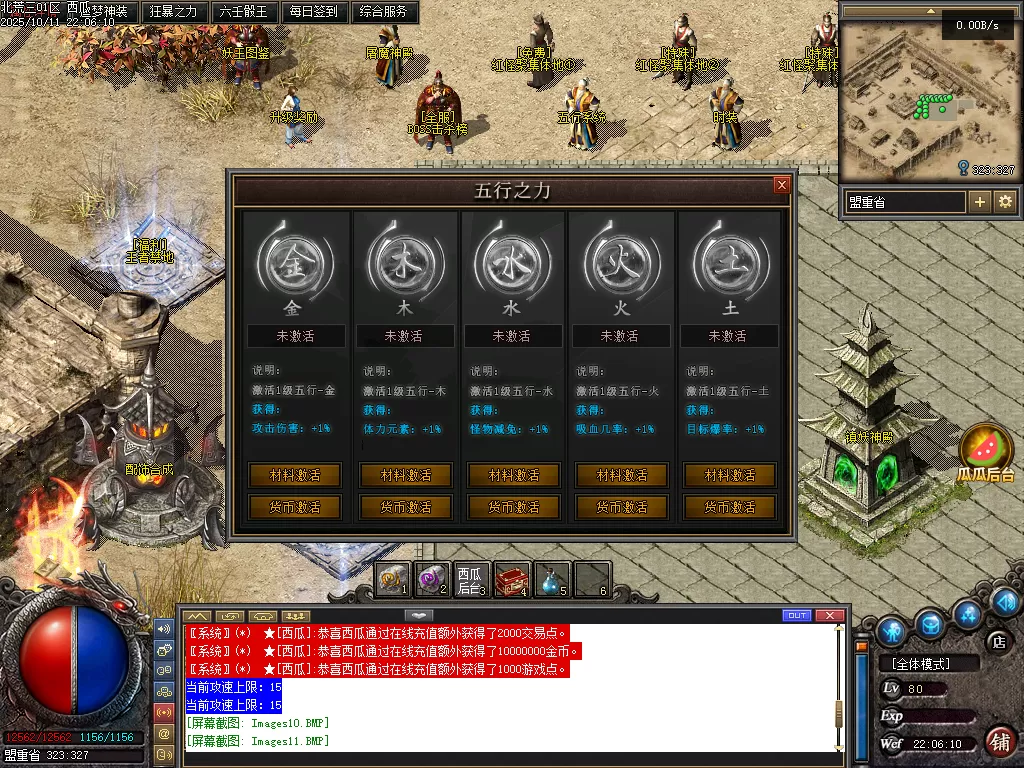Open the 综合服务 menu
This screenshot has height=768, width=1024.
tap(383, 12)
